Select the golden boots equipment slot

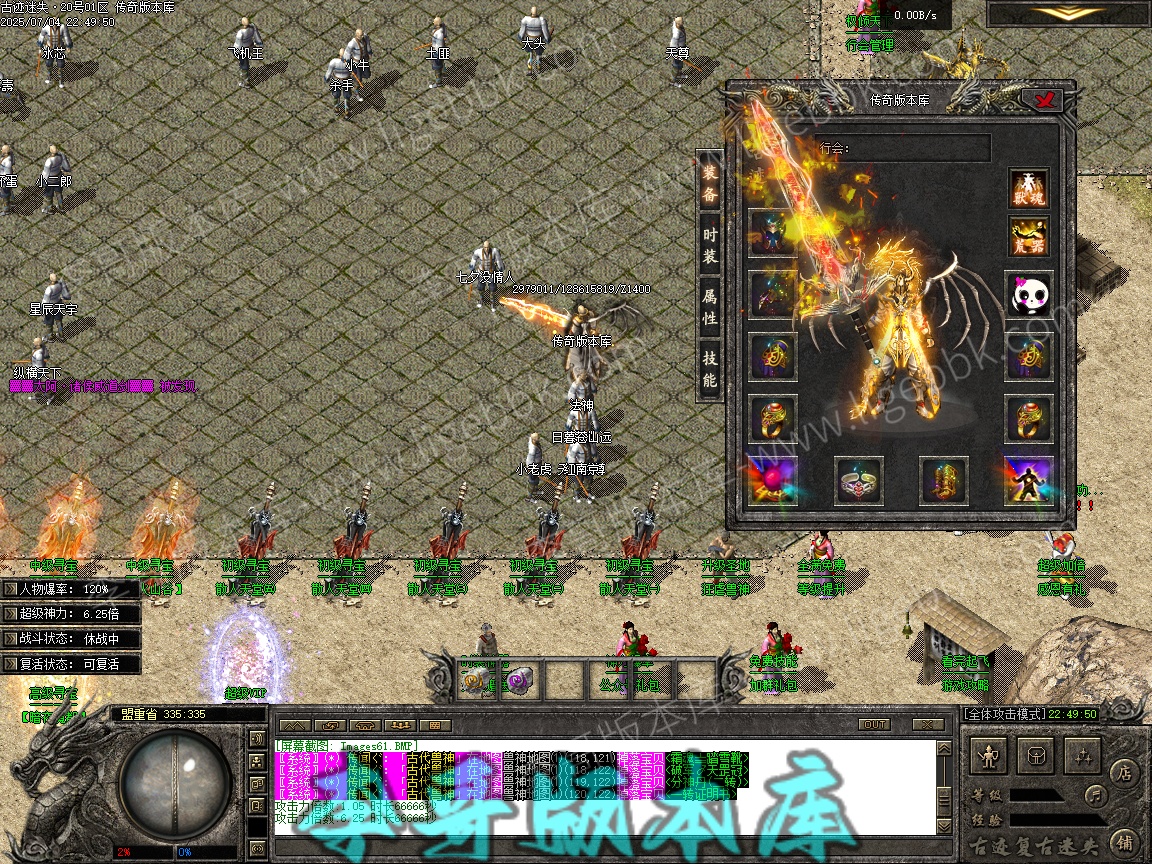click(x=943, y=480)
